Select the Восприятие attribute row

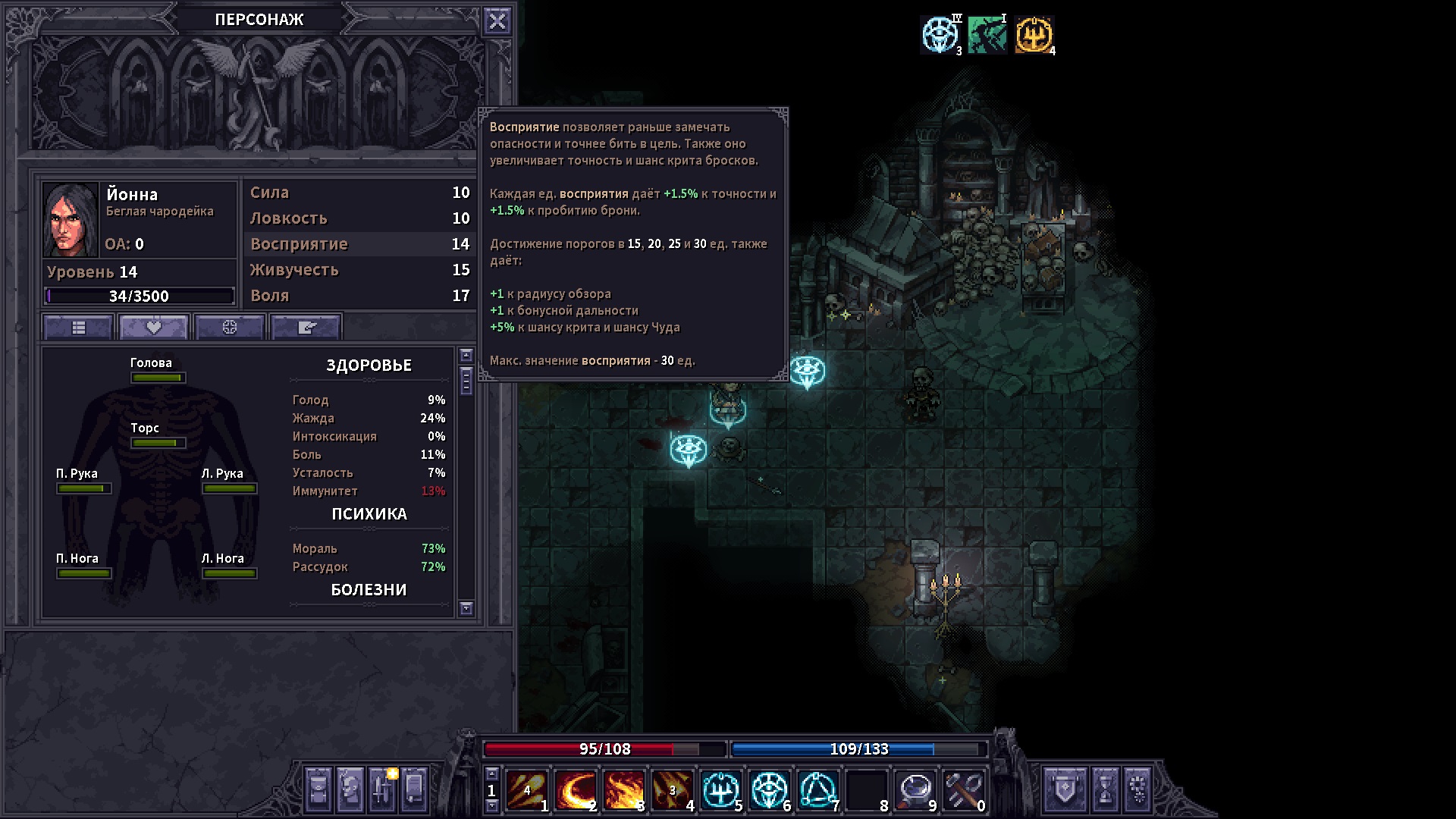(359, 244)
